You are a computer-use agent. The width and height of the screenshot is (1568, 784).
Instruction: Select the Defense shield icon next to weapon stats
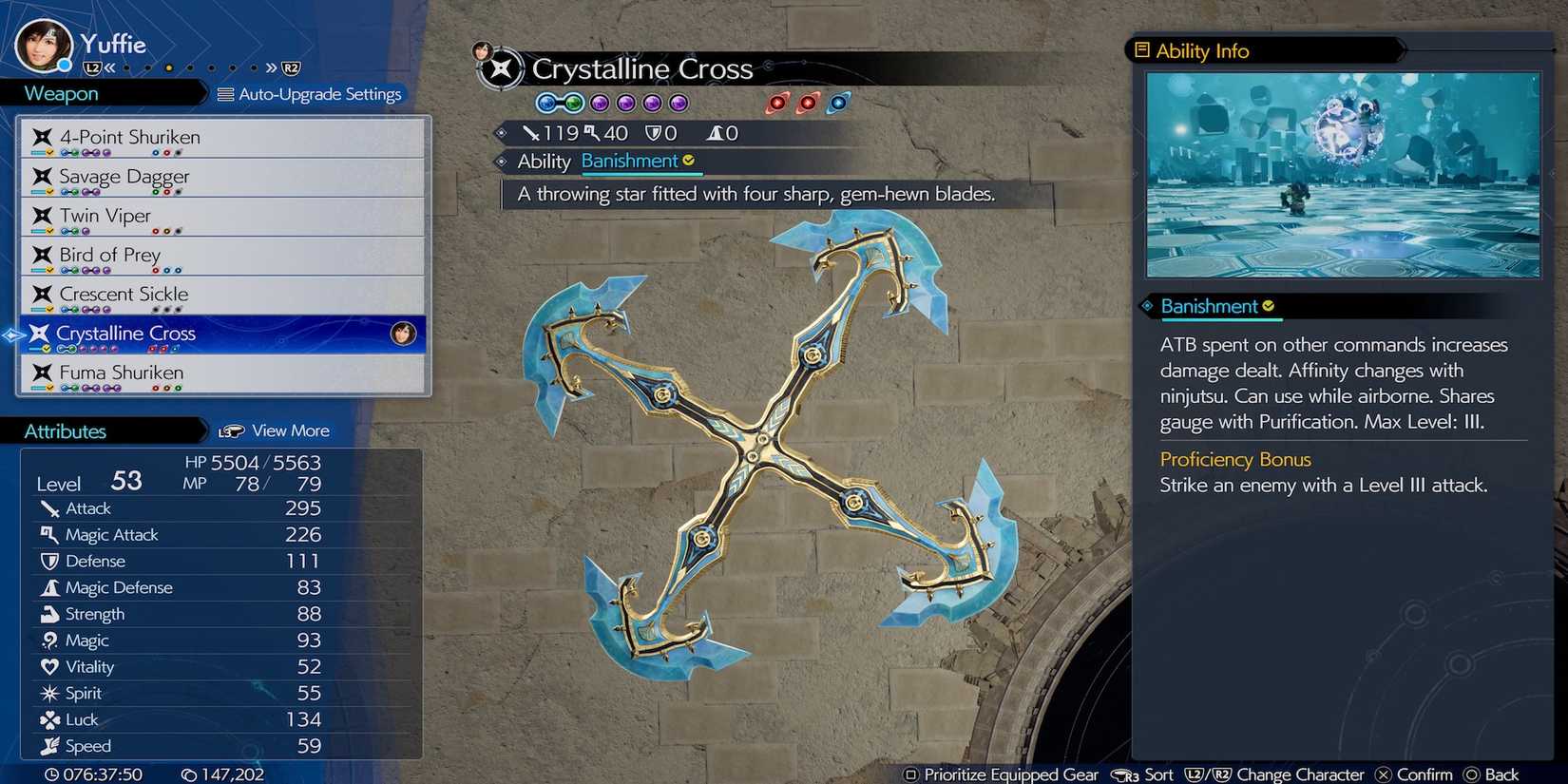click(656, 132)
